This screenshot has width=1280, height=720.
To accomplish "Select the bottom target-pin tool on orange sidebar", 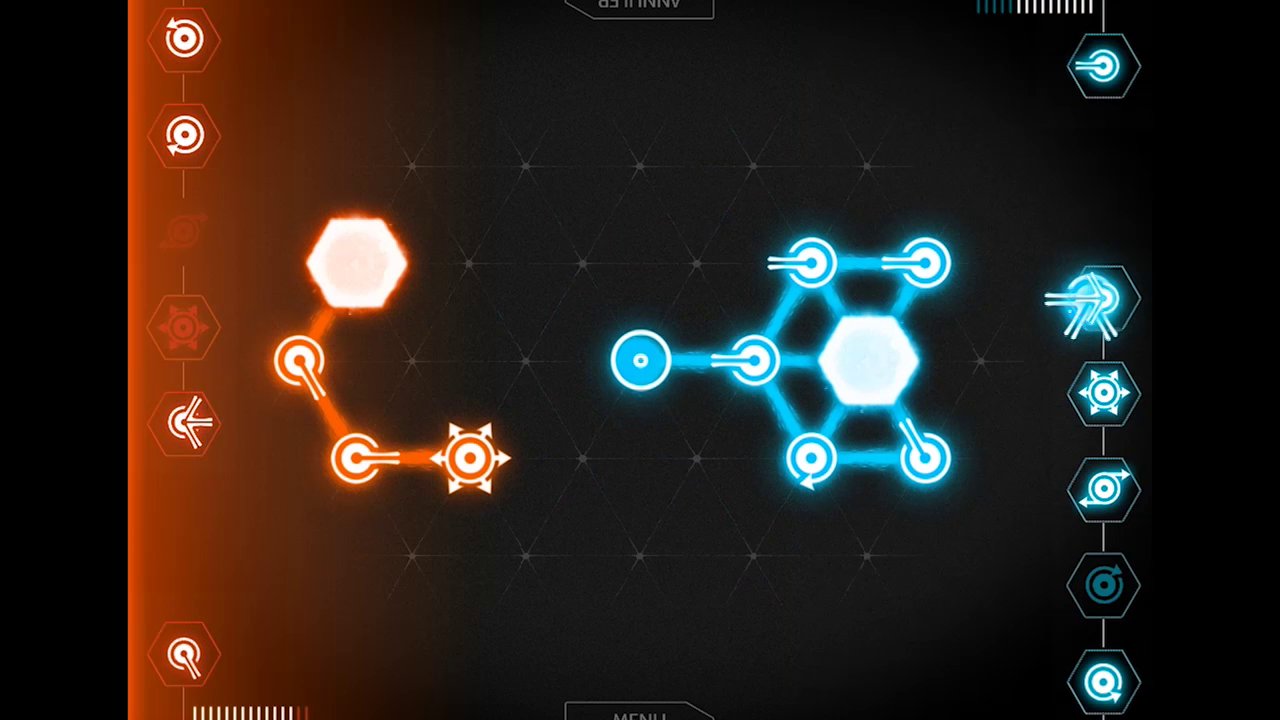I will (x=184, y=654).
